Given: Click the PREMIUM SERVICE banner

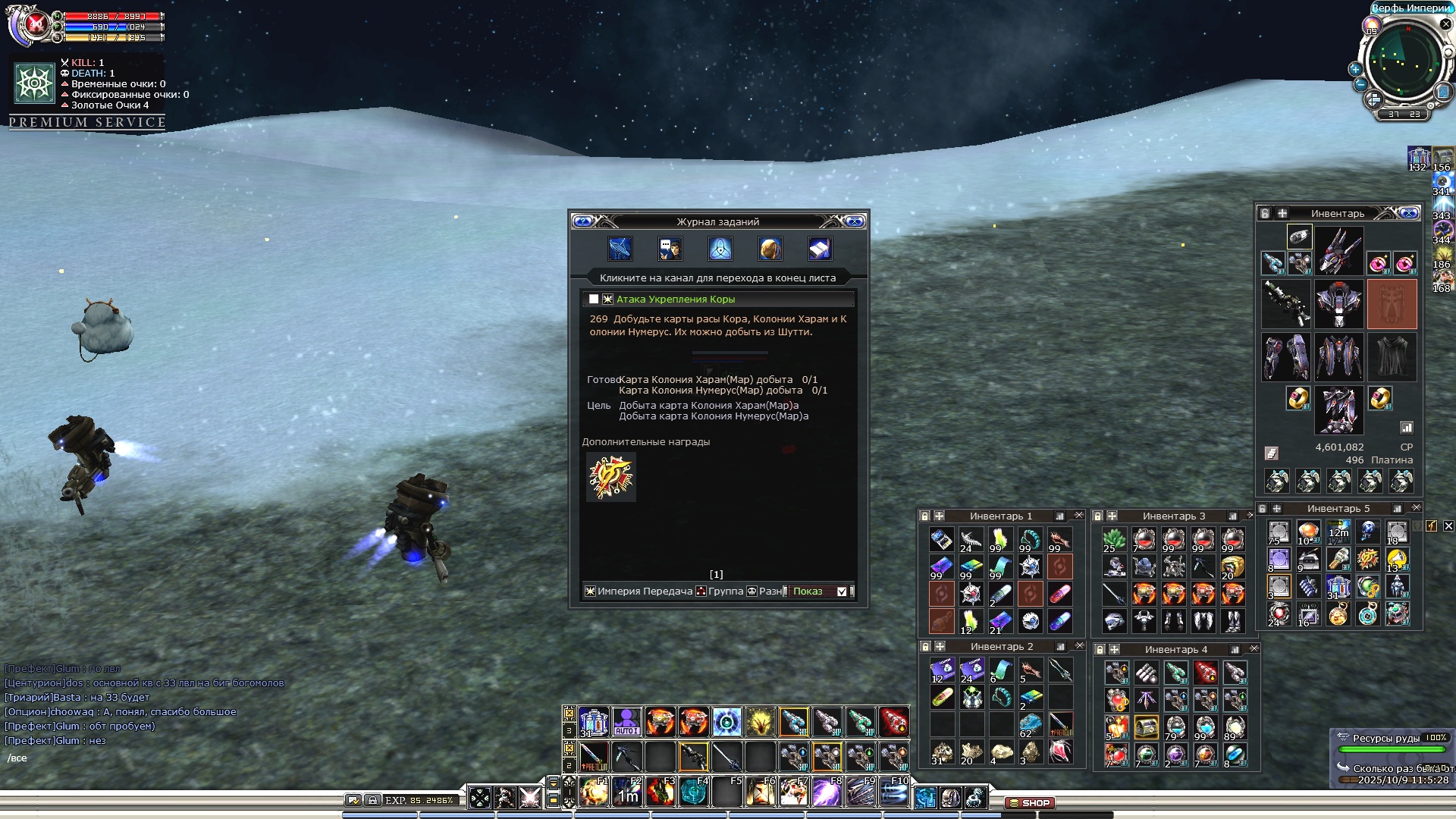Looking at the screenshot, I should coord(87,122).
